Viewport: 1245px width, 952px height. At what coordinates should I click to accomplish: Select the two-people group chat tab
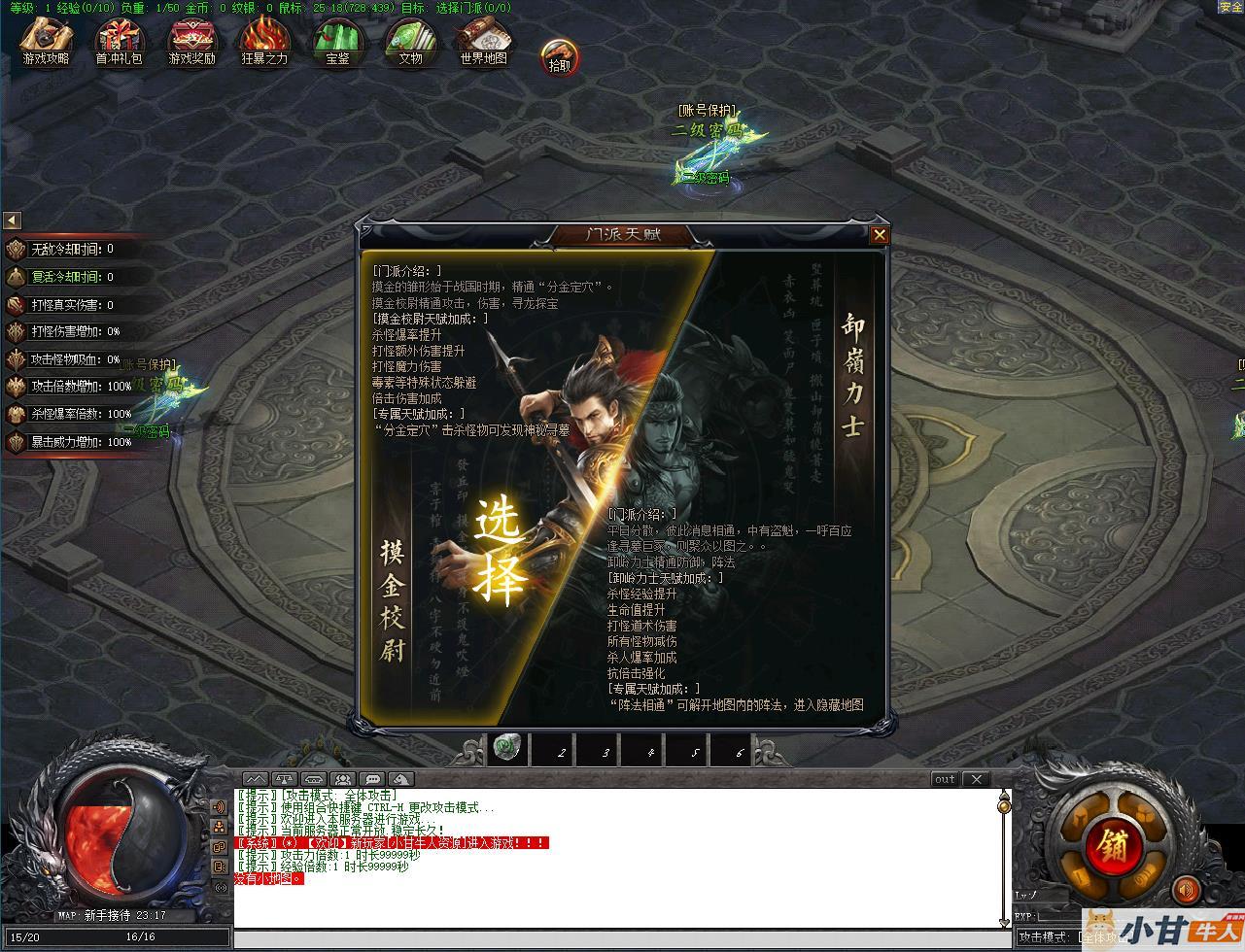click(x=342, y=779)
